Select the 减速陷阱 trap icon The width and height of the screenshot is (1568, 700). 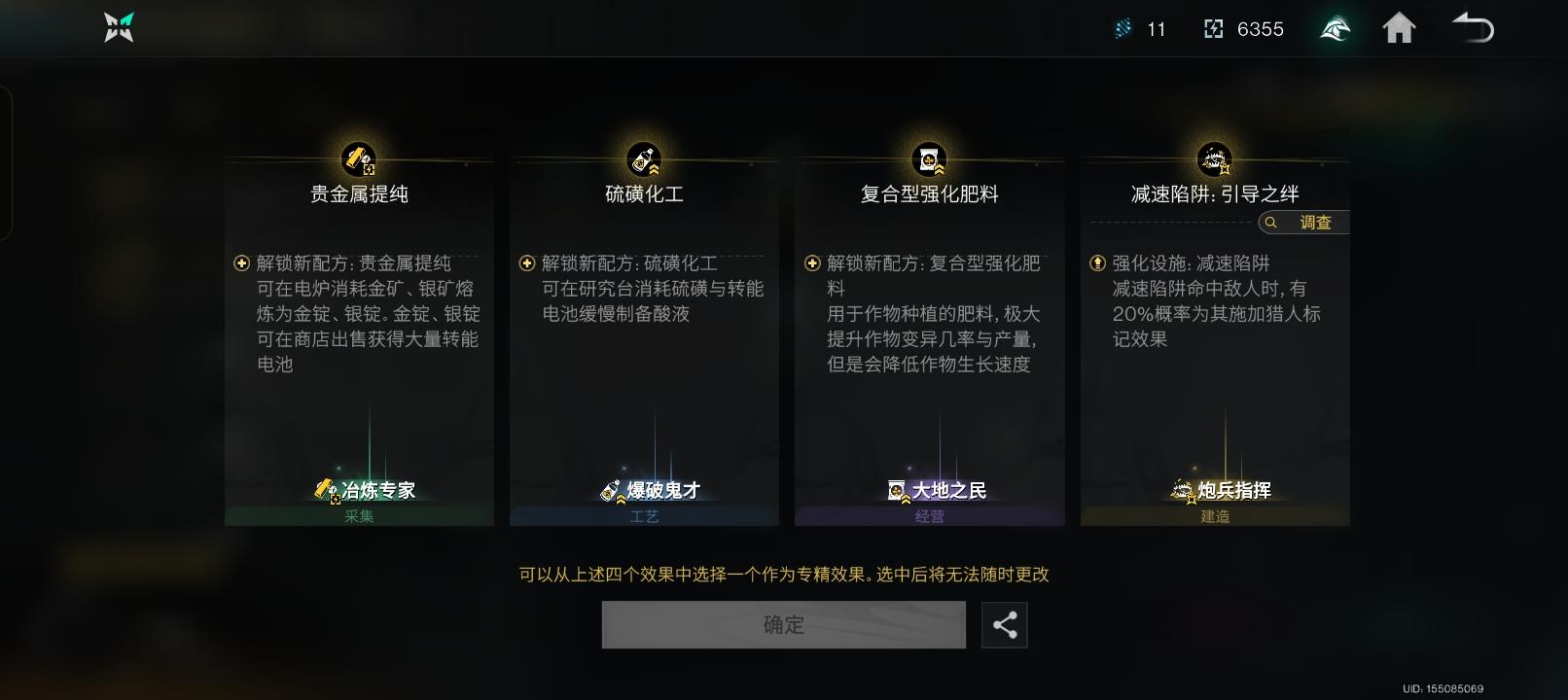click(x=1214, y=158)
